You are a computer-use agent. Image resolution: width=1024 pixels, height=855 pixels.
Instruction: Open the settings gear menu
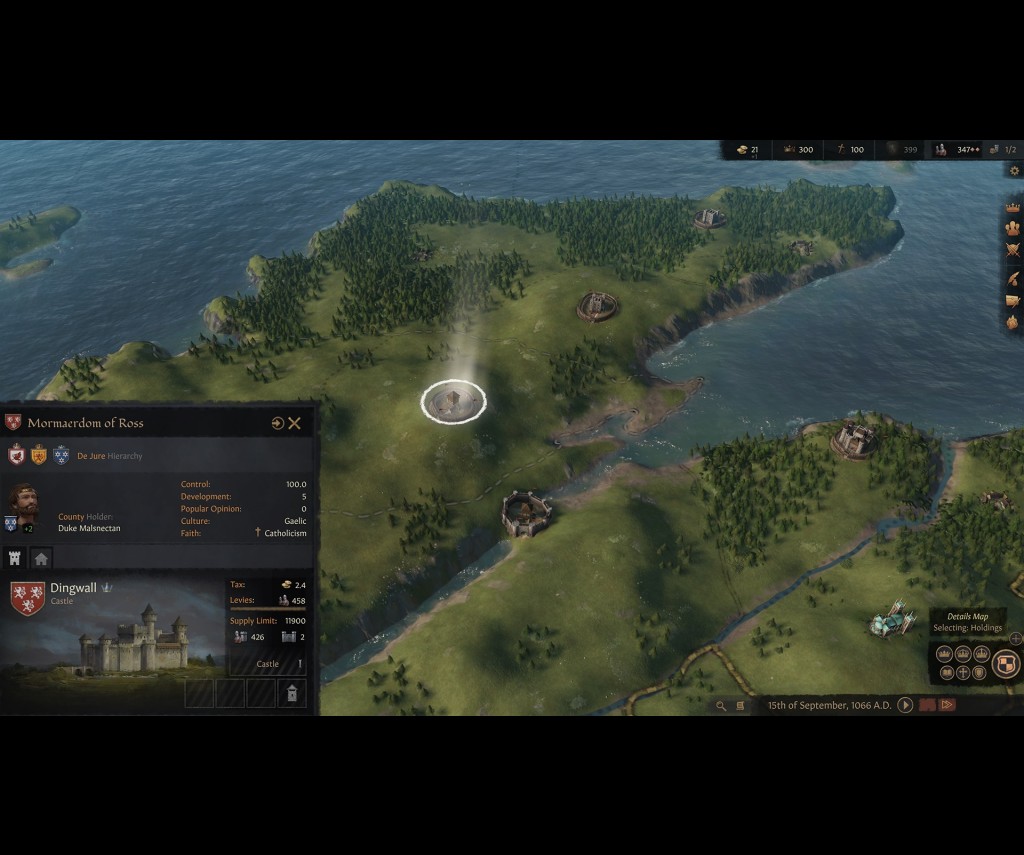1014,171
